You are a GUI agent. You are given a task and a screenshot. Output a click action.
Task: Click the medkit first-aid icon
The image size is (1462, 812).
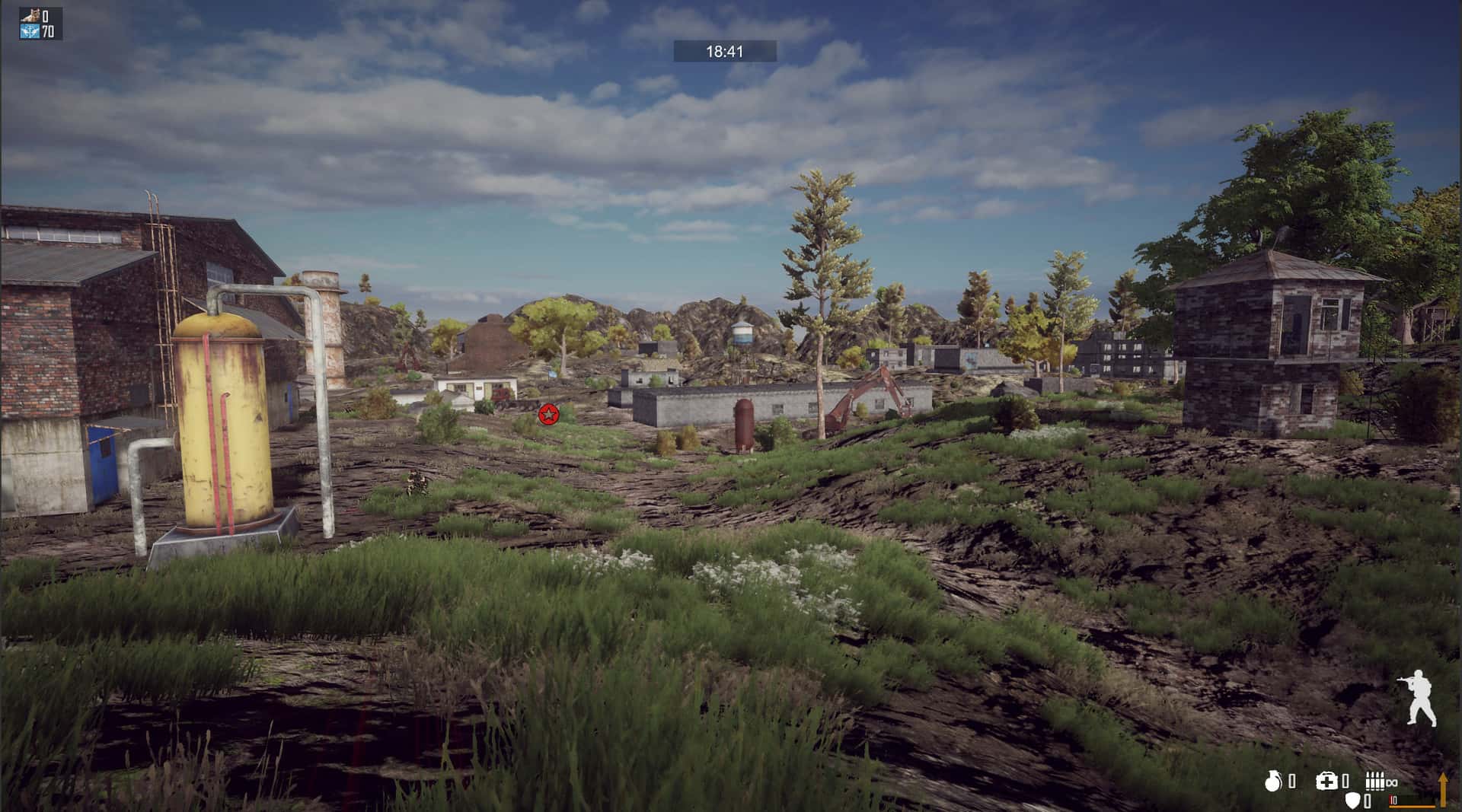[1326, 782]
